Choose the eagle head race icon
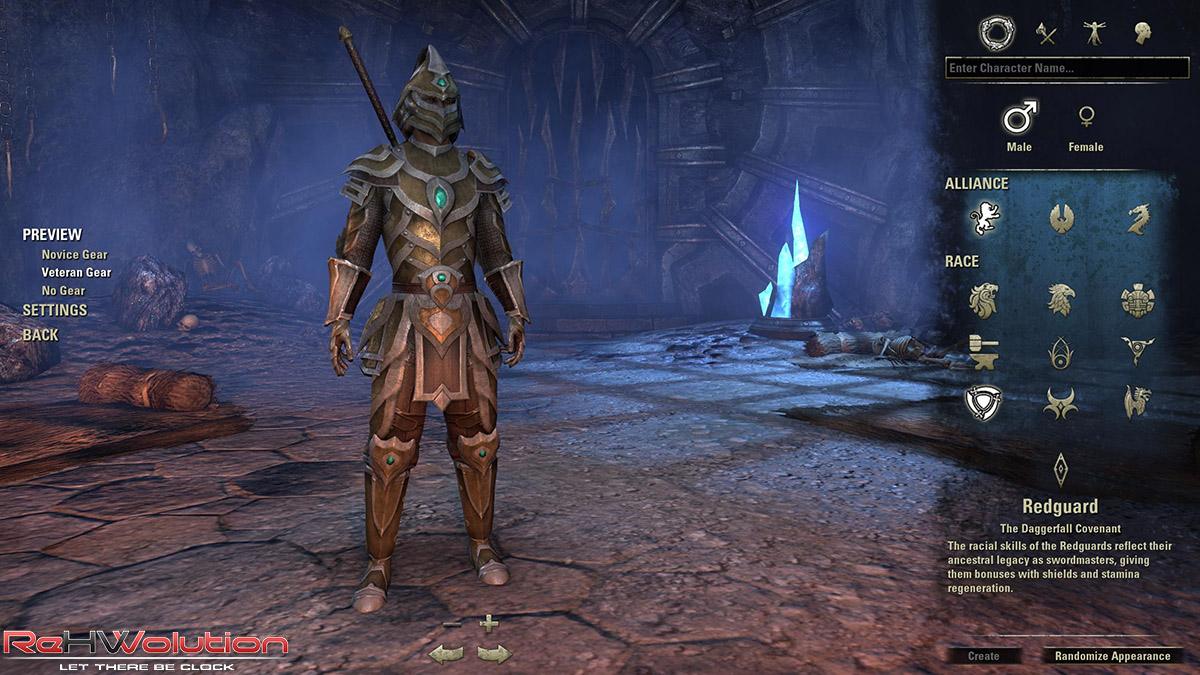Screen dimensions: 1200x675 (x=1061, y=299)
